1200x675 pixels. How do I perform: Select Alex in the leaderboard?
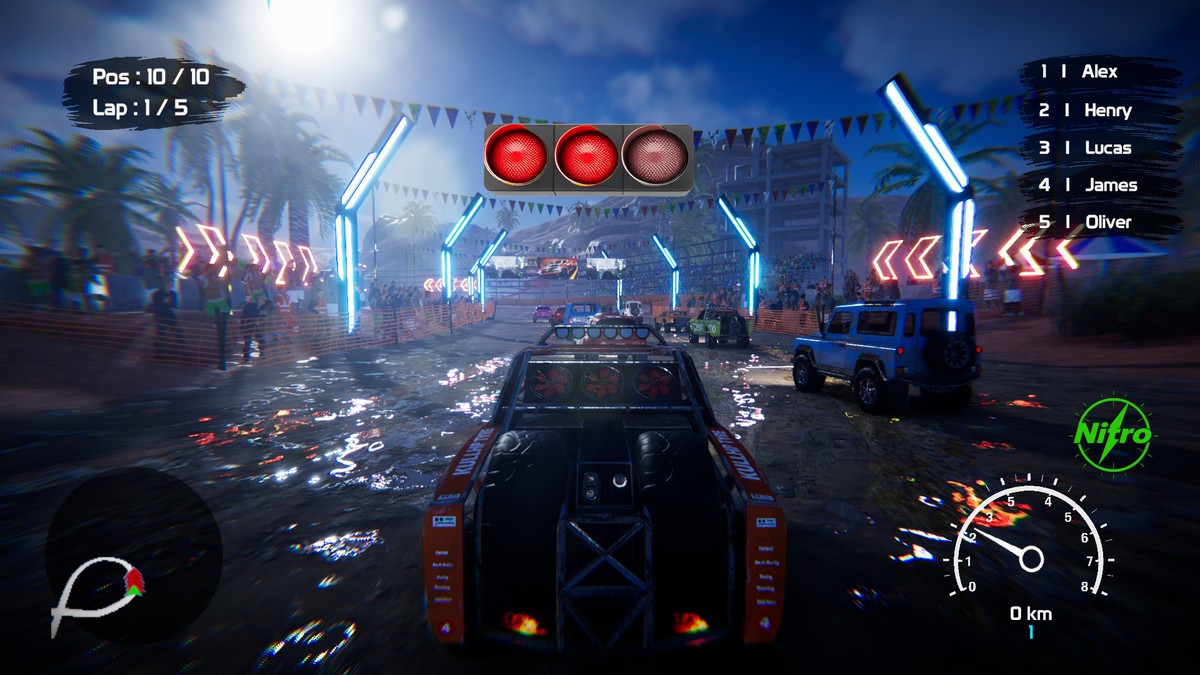pos(1098,72)
